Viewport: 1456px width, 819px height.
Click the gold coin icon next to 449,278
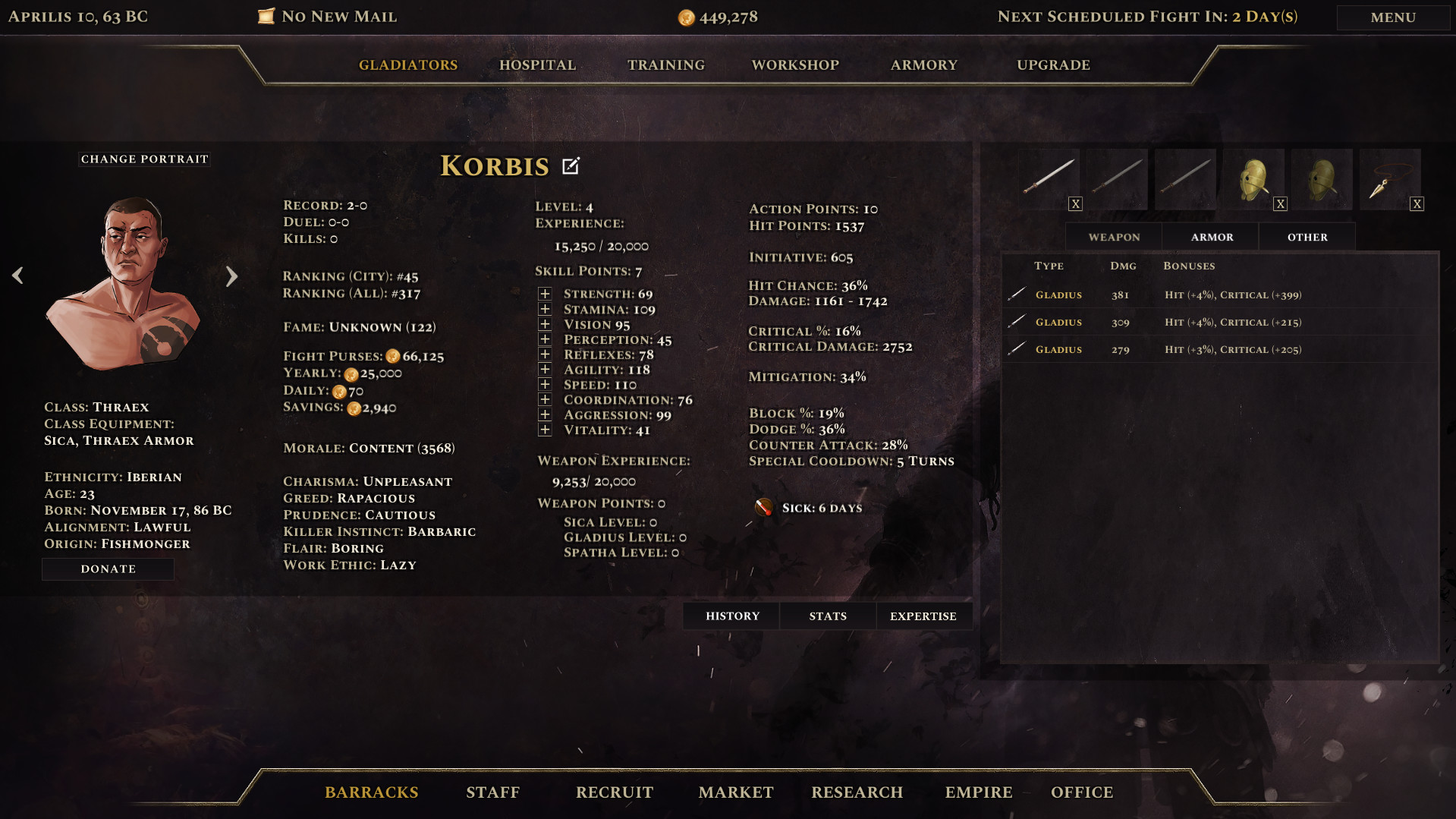689,16
